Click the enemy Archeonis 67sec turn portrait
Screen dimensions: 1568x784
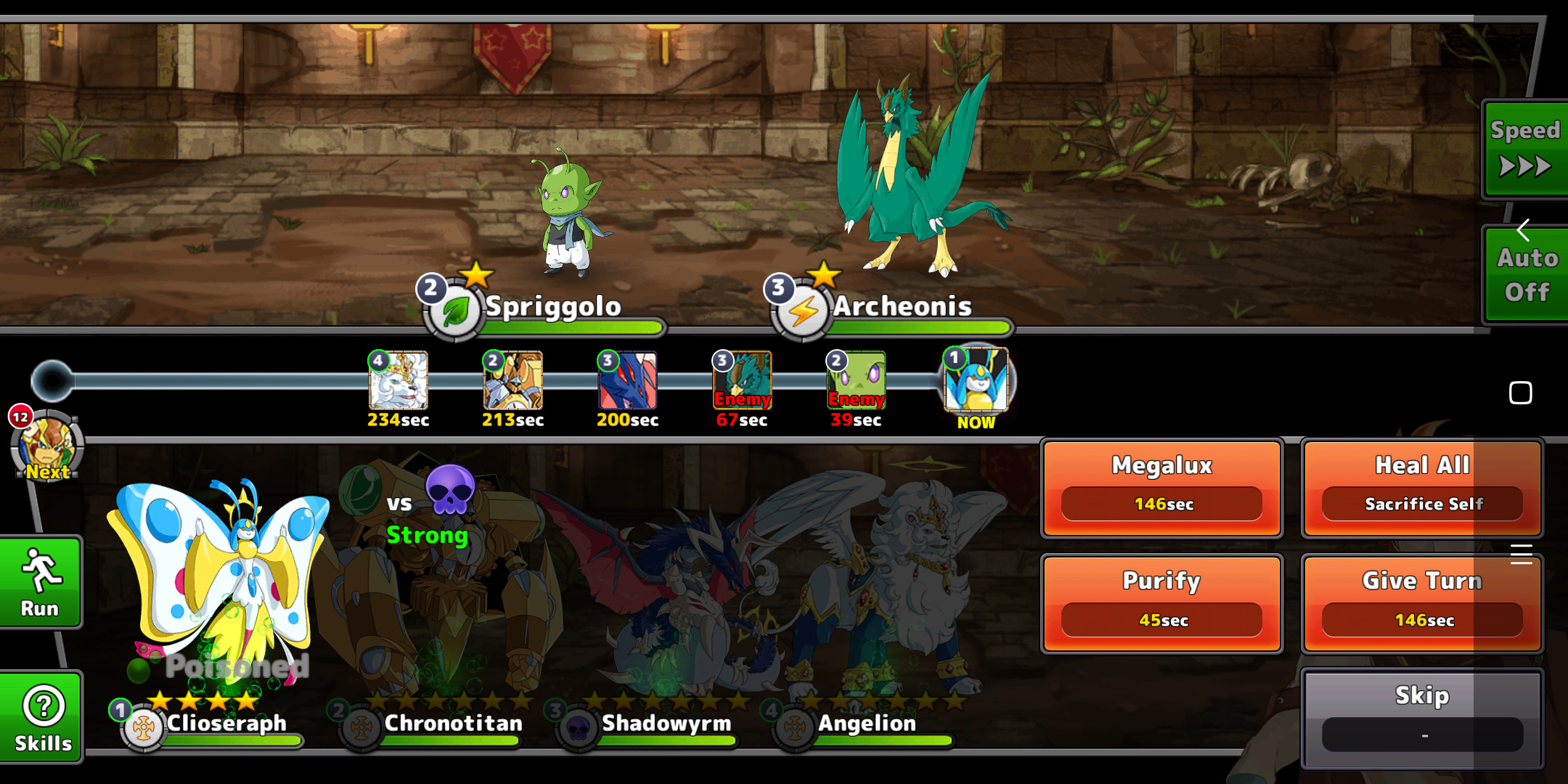(x=742, y=381)
